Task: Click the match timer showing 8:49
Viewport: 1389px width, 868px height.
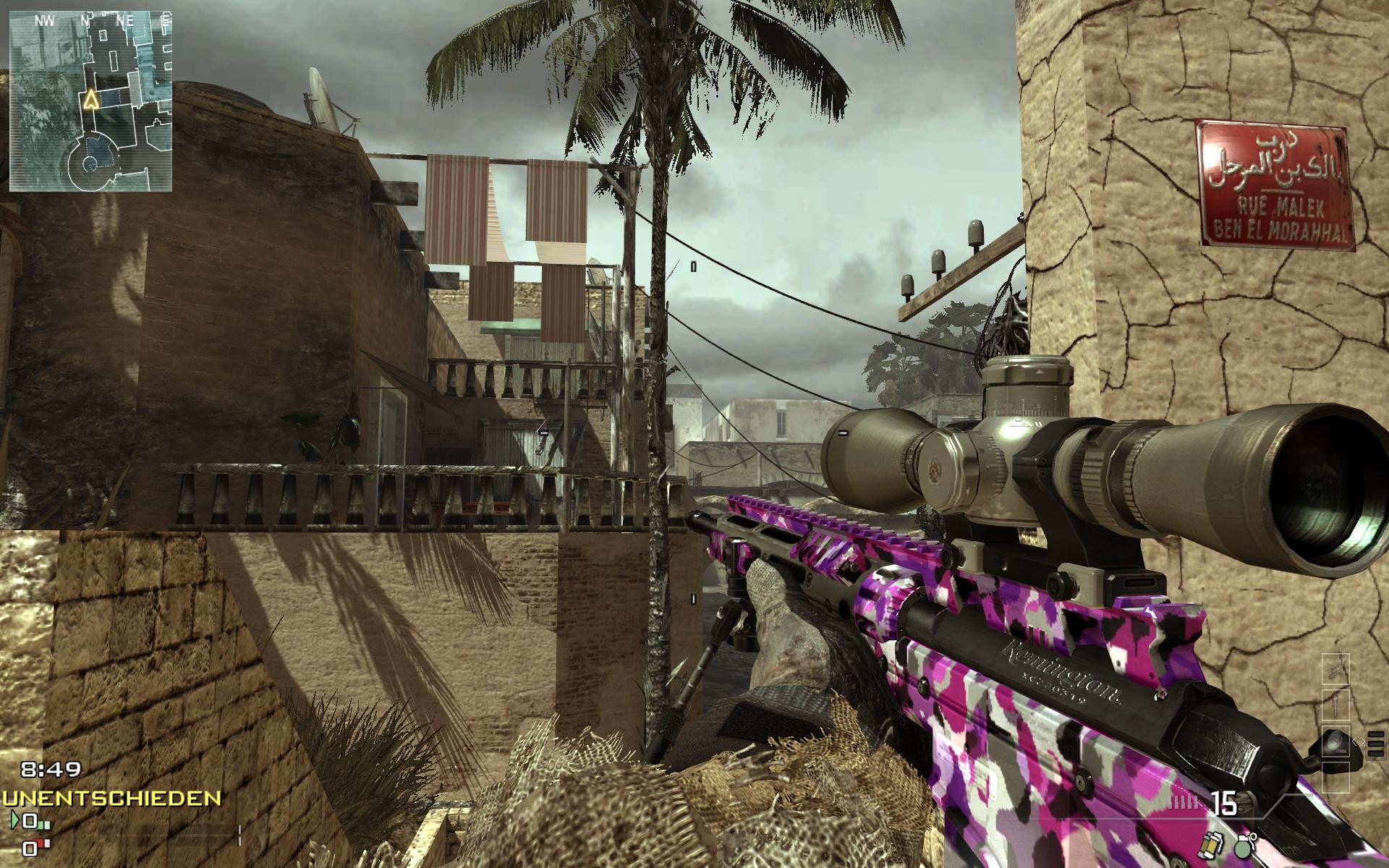Action: [x=50, y=770]
